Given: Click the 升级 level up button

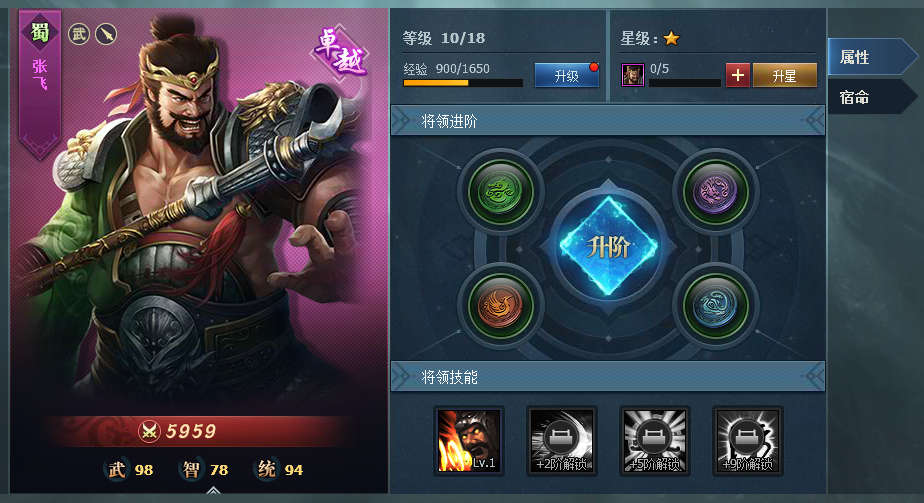Looking at the screenshot, I should [x=566, y=75].
